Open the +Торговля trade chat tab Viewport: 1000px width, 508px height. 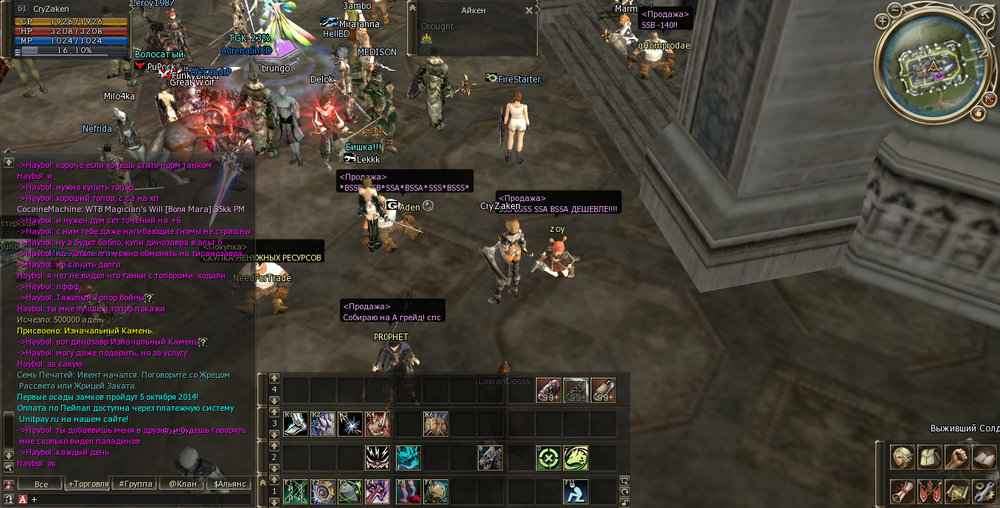[91, 484]
